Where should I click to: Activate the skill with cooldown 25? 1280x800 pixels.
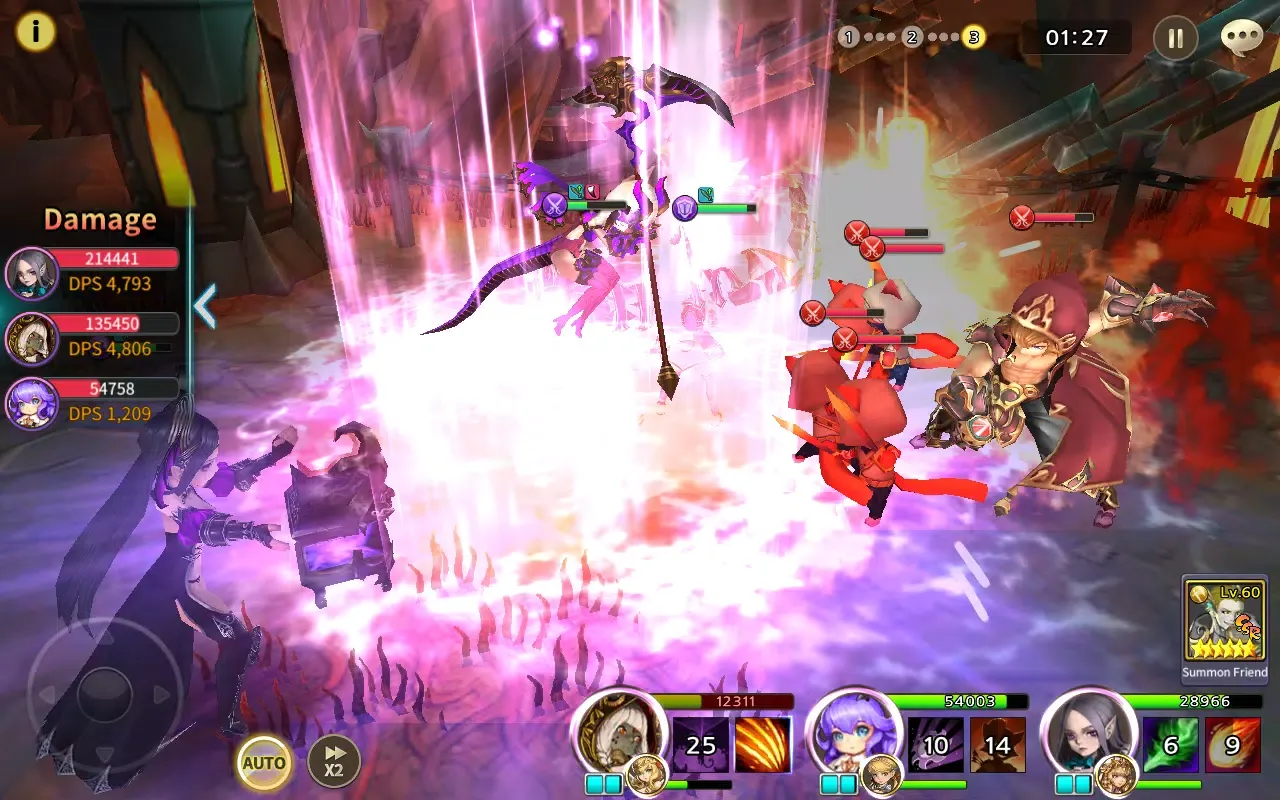[x=702, y=744]
